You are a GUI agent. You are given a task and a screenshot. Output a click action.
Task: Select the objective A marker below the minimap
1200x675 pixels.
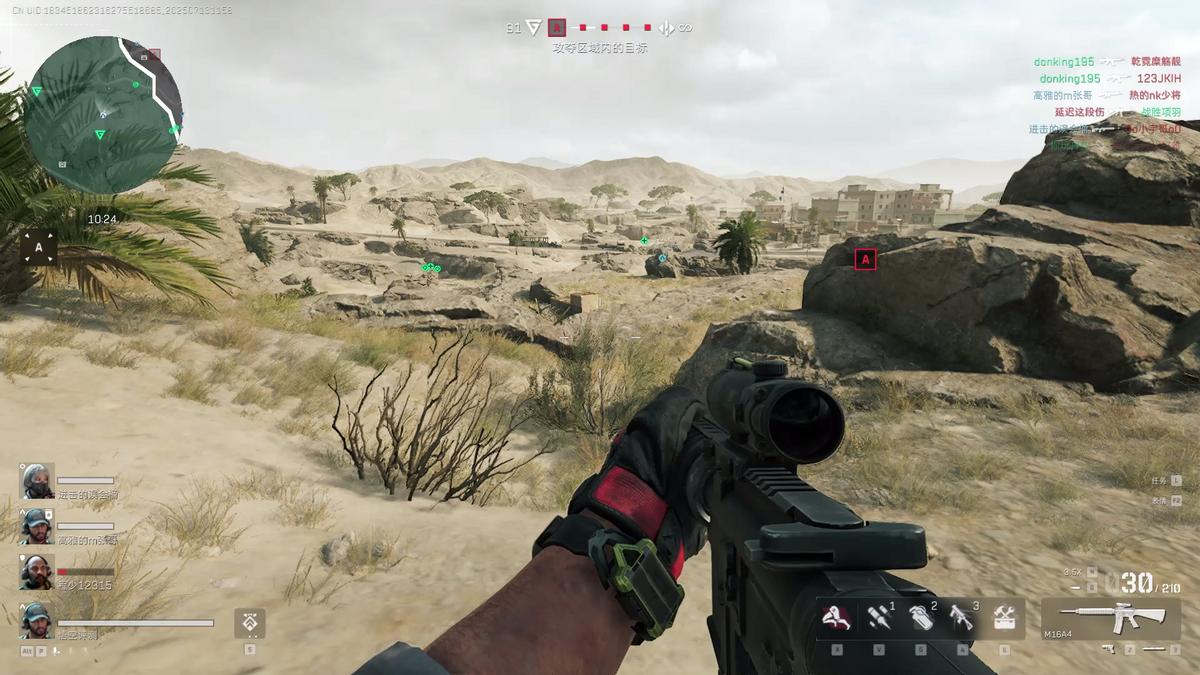(x=39, y=247)
